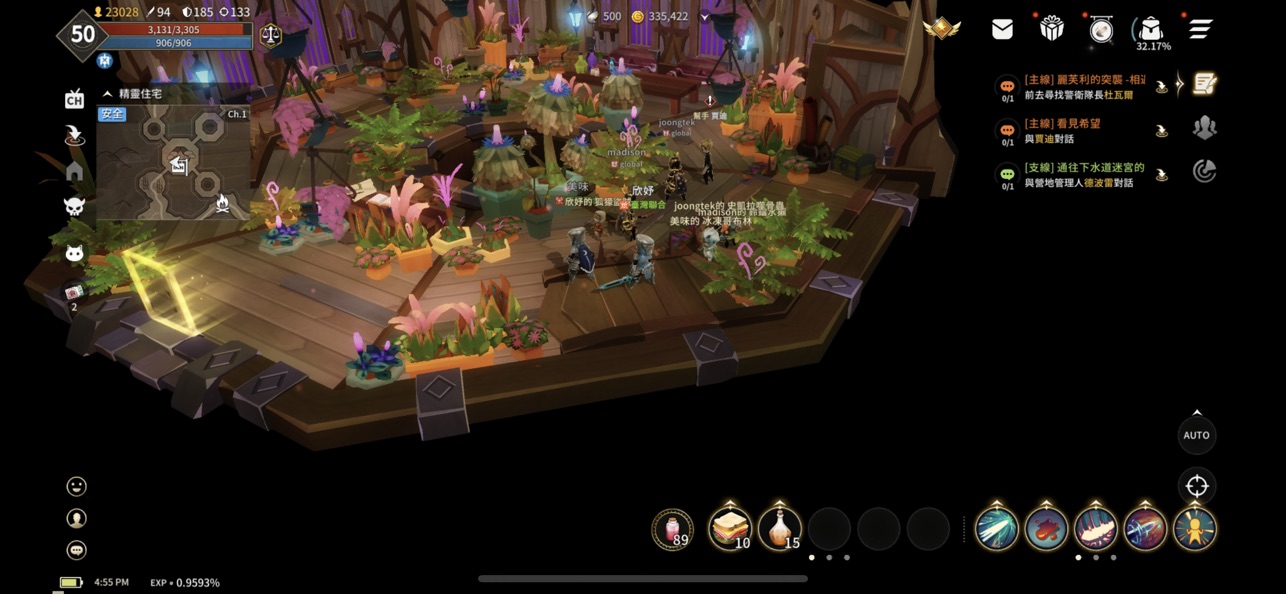Open the balance scales icon
The height and width of the screenshot is (594, 1286).
pos(270,35)
